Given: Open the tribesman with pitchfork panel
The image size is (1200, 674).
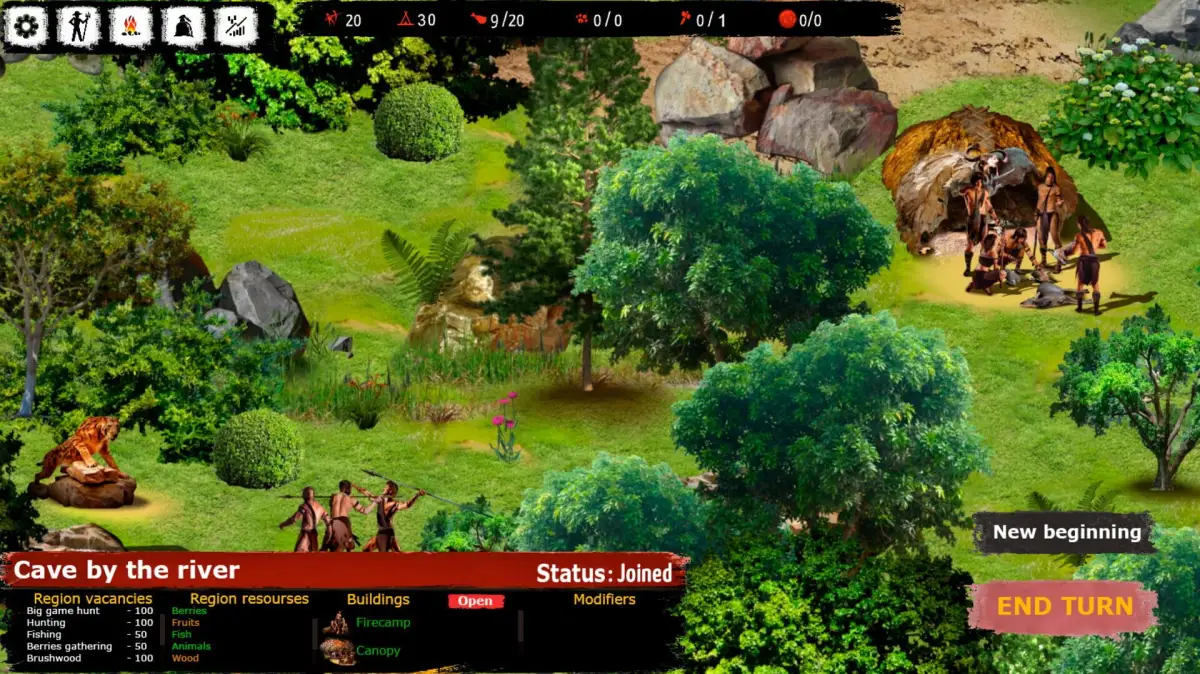Looking at the screenshot, I should 79,27.
